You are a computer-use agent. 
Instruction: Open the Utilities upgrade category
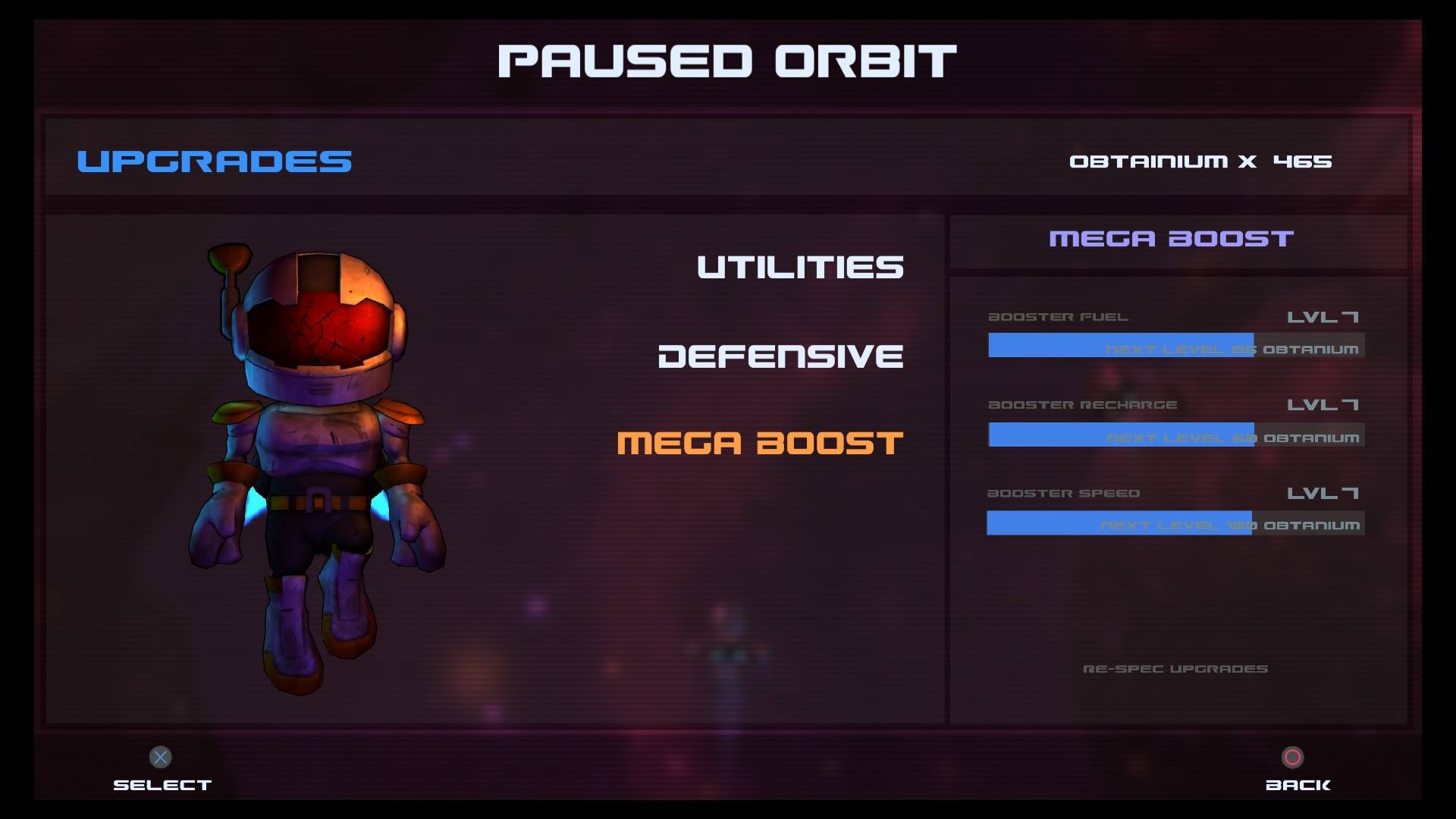coord(800,267)
